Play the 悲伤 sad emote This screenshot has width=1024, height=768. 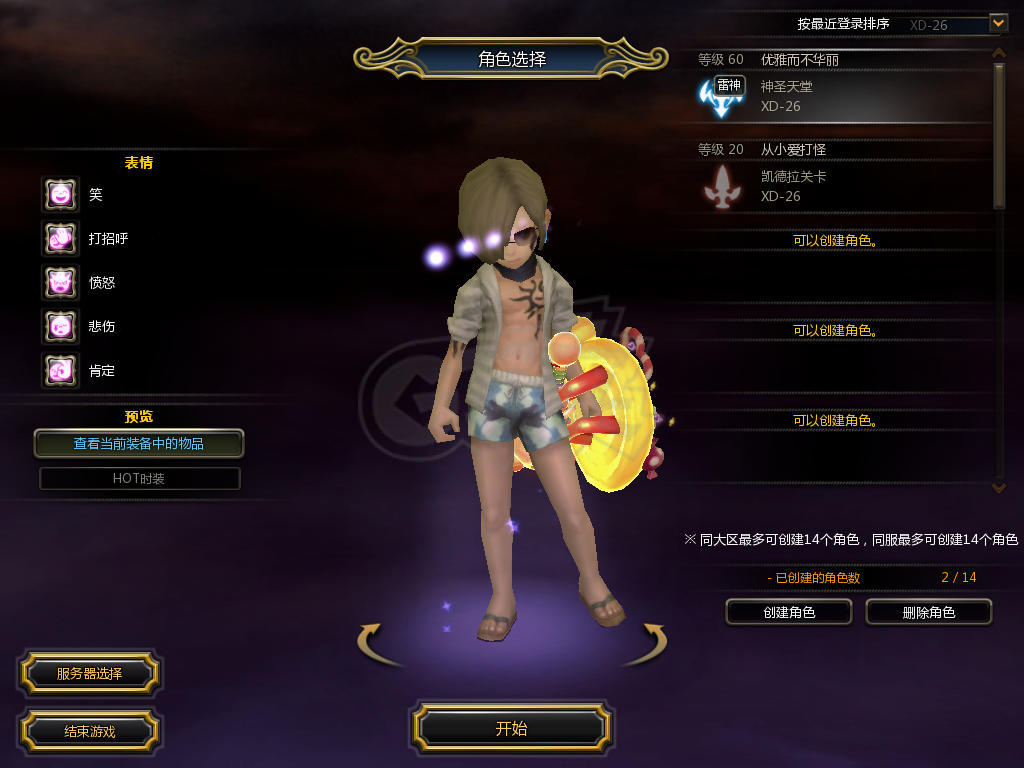[60, 326]
